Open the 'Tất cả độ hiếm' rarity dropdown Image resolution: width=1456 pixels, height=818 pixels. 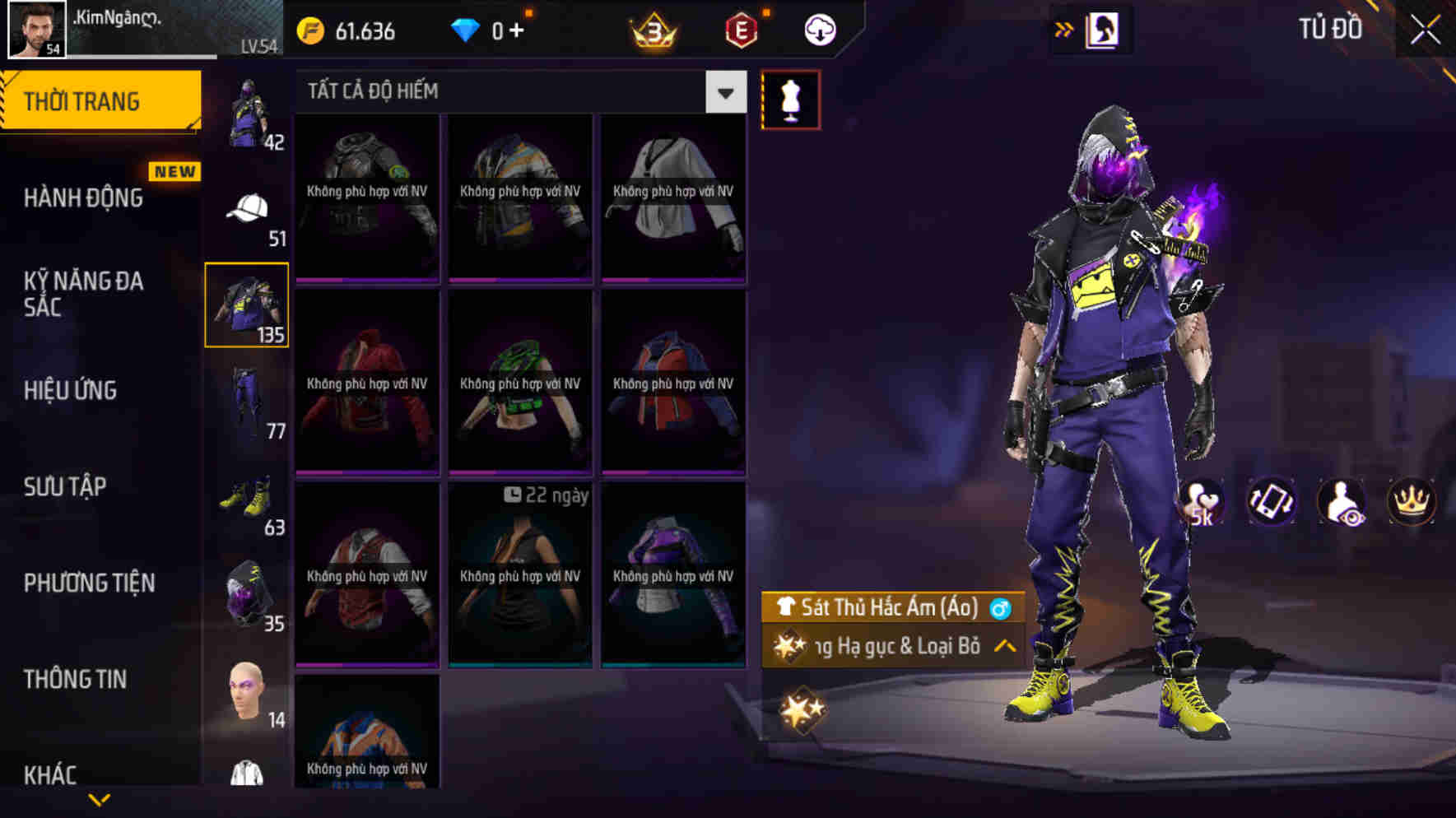pos(724,91)
